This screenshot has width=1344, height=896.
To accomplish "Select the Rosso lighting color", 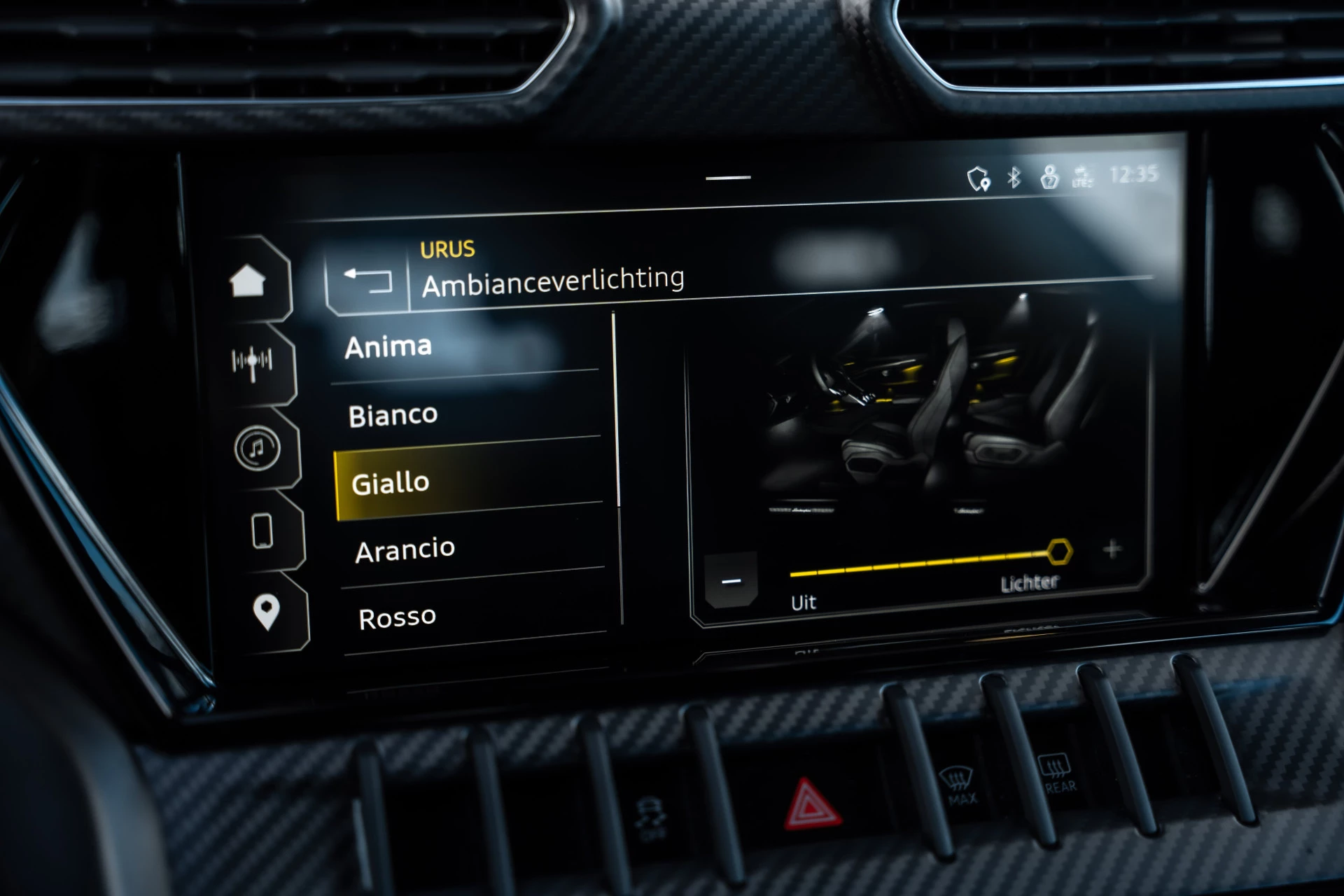I will (x=396, y=615).
